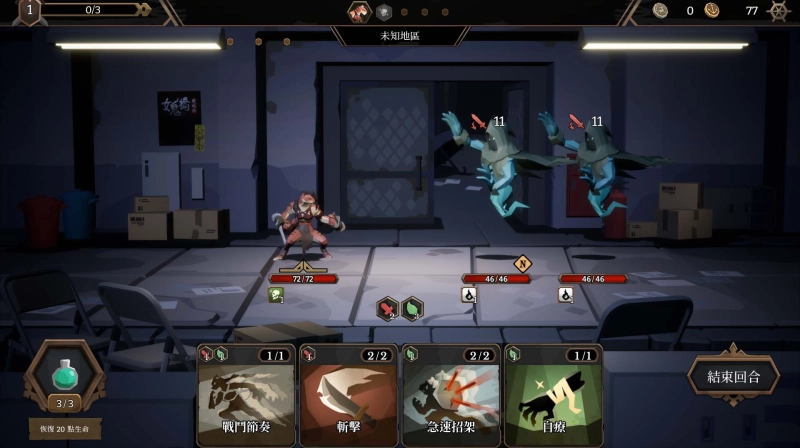Click the green leaf energy hexagon

click(x=412, y=309)
